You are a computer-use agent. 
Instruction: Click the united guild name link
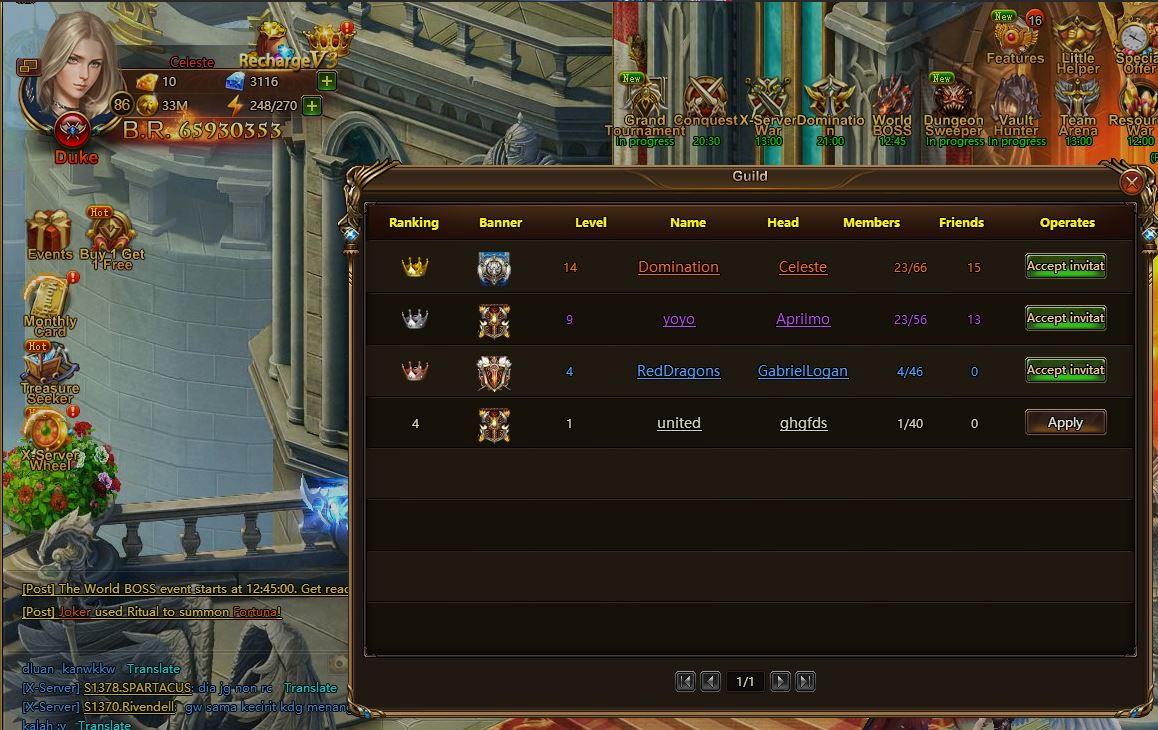[678, 423]
